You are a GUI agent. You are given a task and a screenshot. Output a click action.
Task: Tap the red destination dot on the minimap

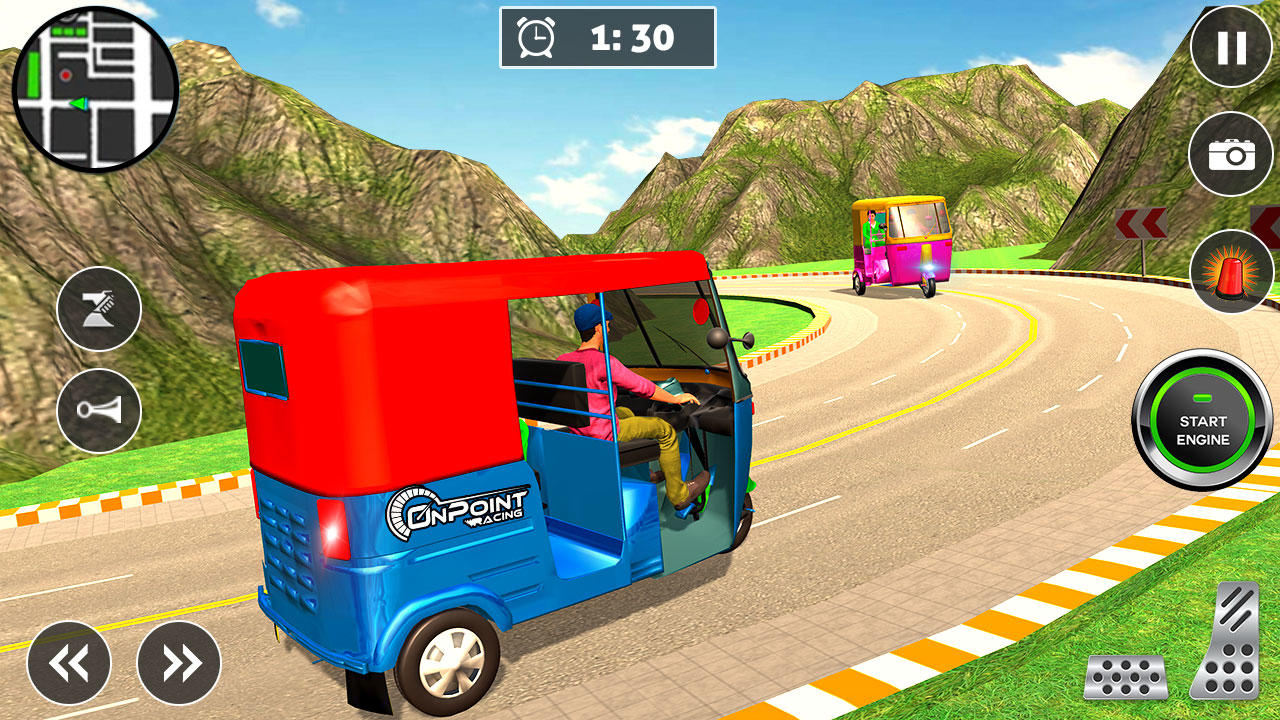(66, 74)
